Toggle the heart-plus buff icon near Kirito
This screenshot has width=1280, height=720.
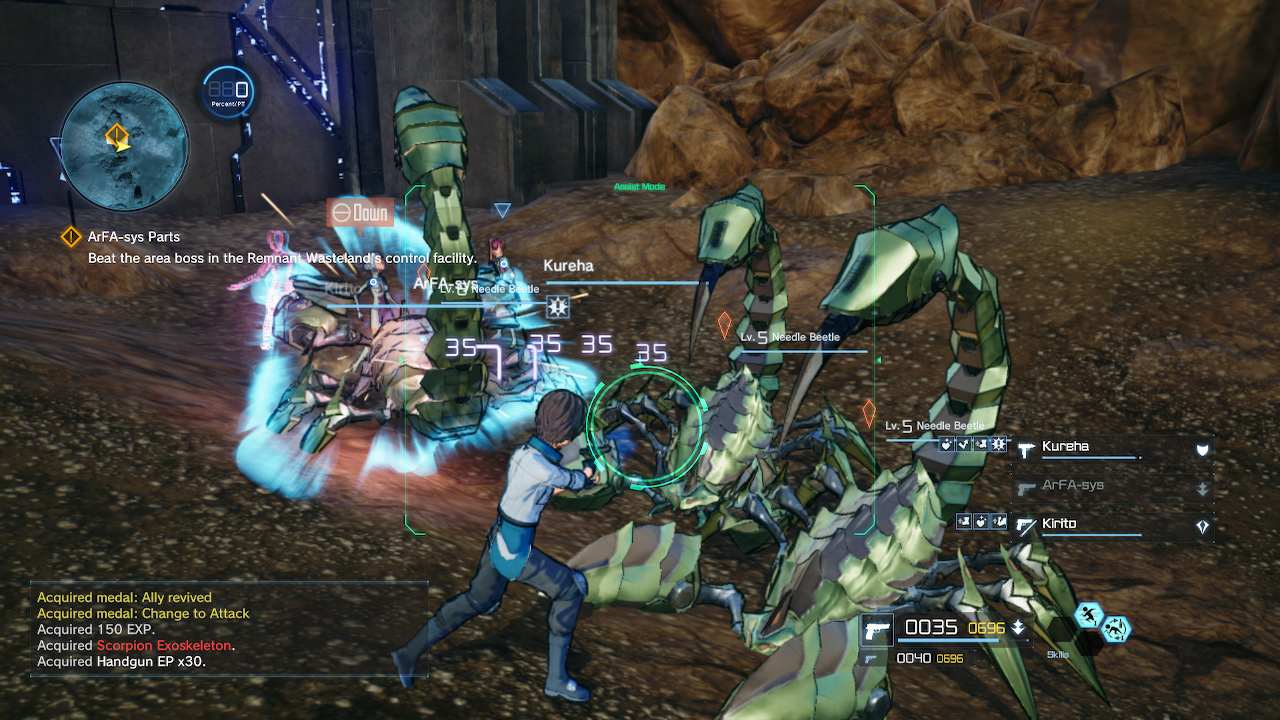[x=982, y=522]
